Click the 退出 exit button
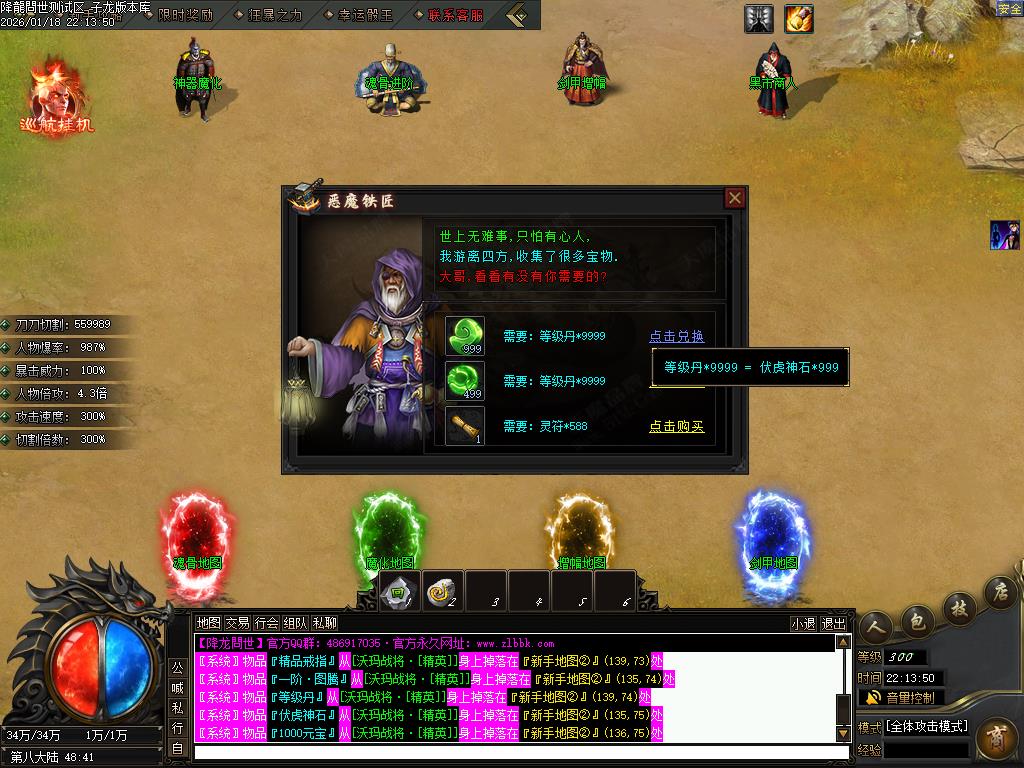 point(834,623)
